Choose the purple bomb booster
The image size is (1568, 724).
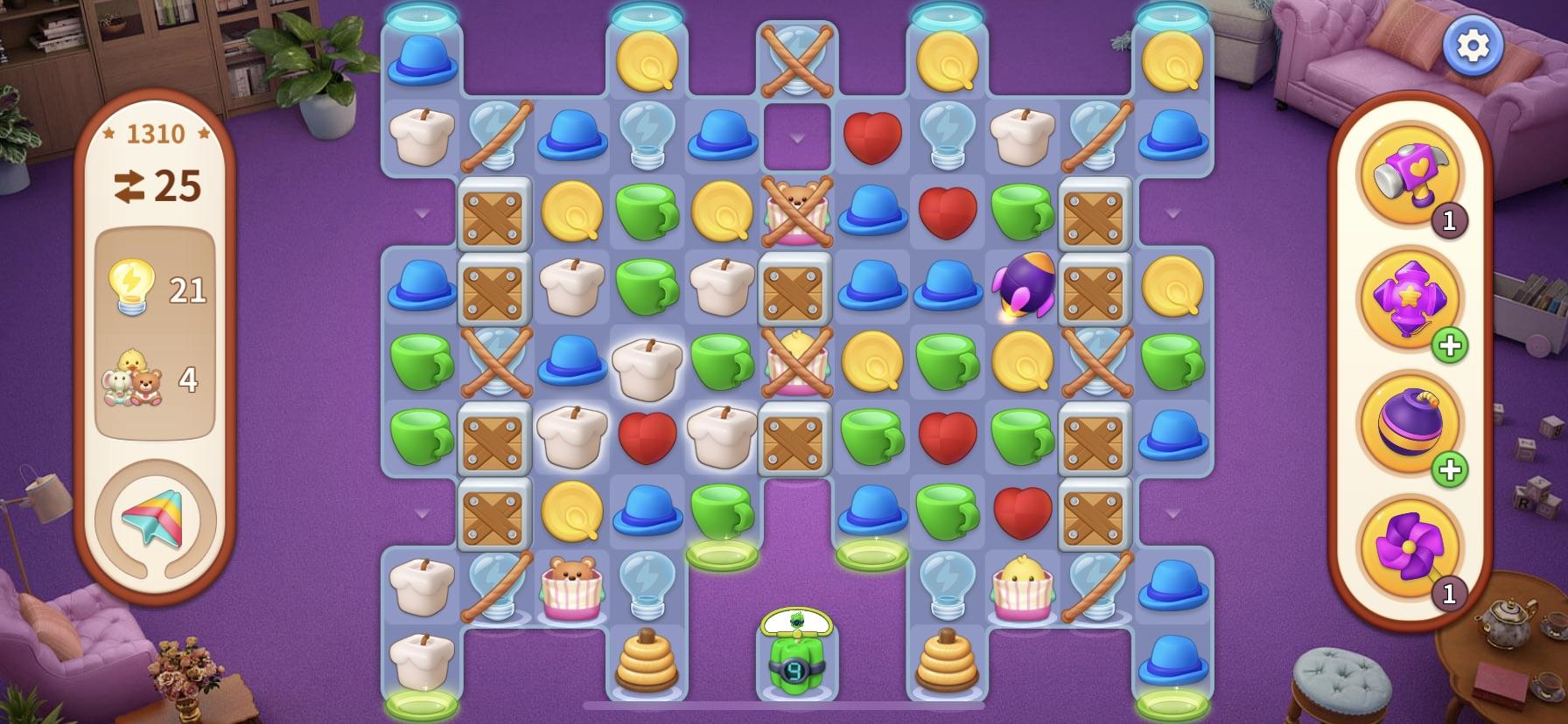(x=1409, y=423)
